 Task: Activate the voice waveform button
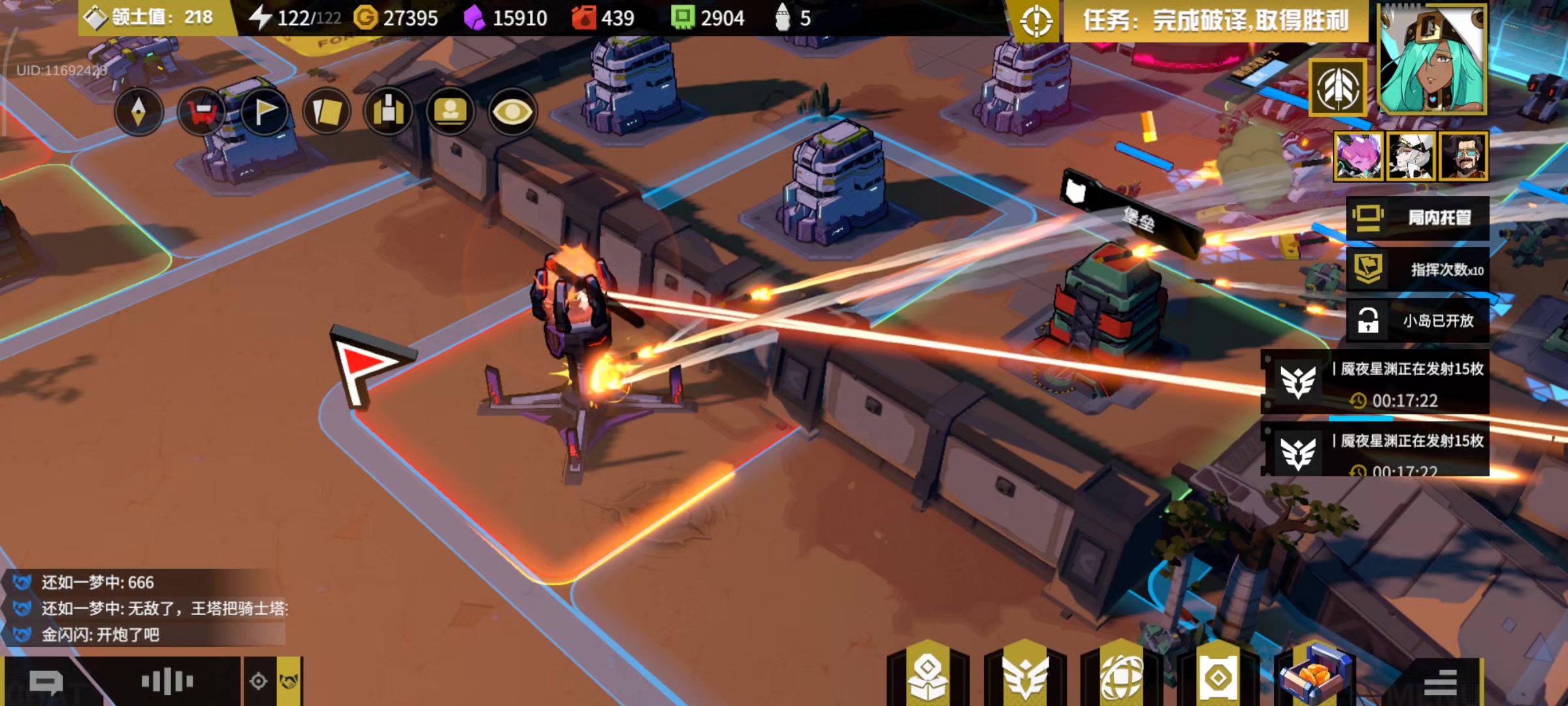167,682
